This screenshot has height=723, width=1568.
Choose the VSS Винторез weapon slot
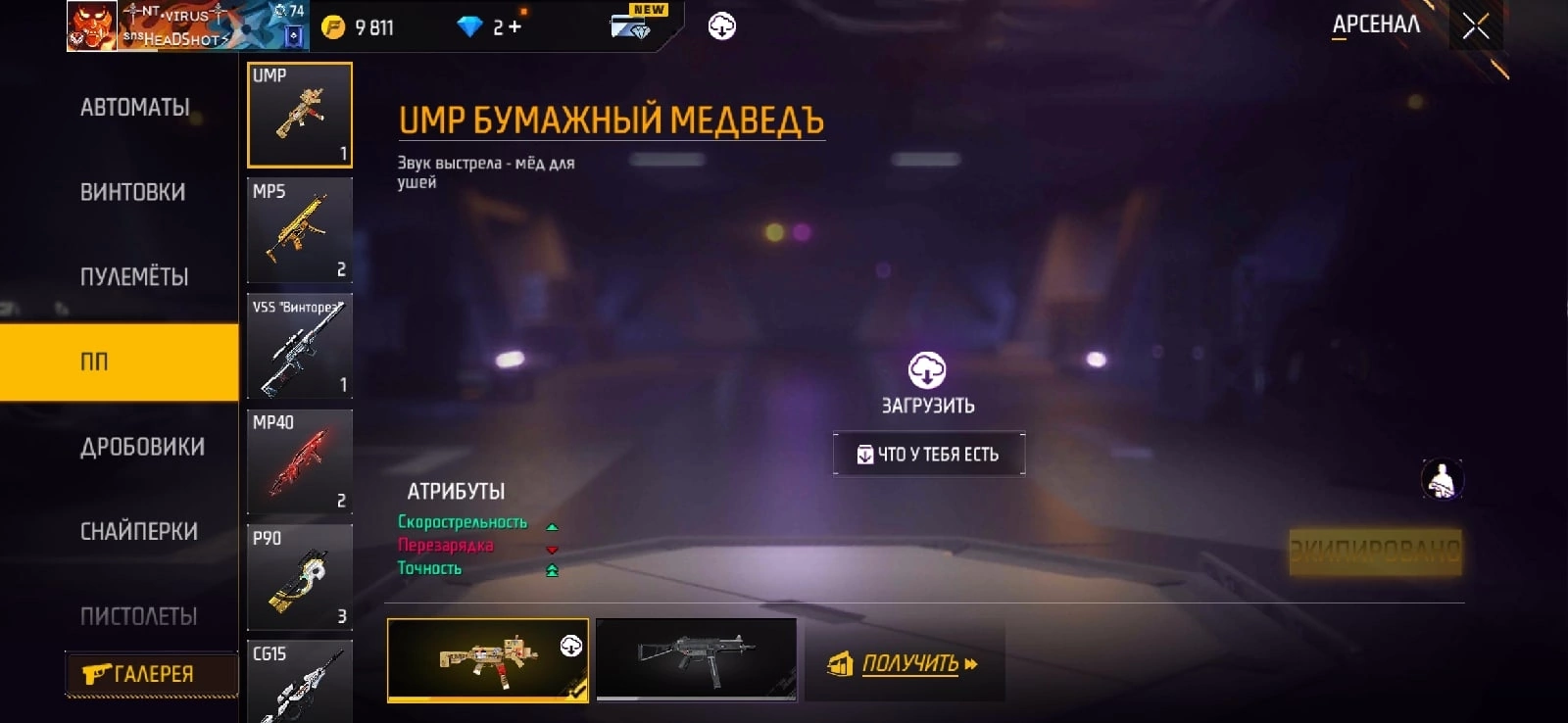click(300, 347)
